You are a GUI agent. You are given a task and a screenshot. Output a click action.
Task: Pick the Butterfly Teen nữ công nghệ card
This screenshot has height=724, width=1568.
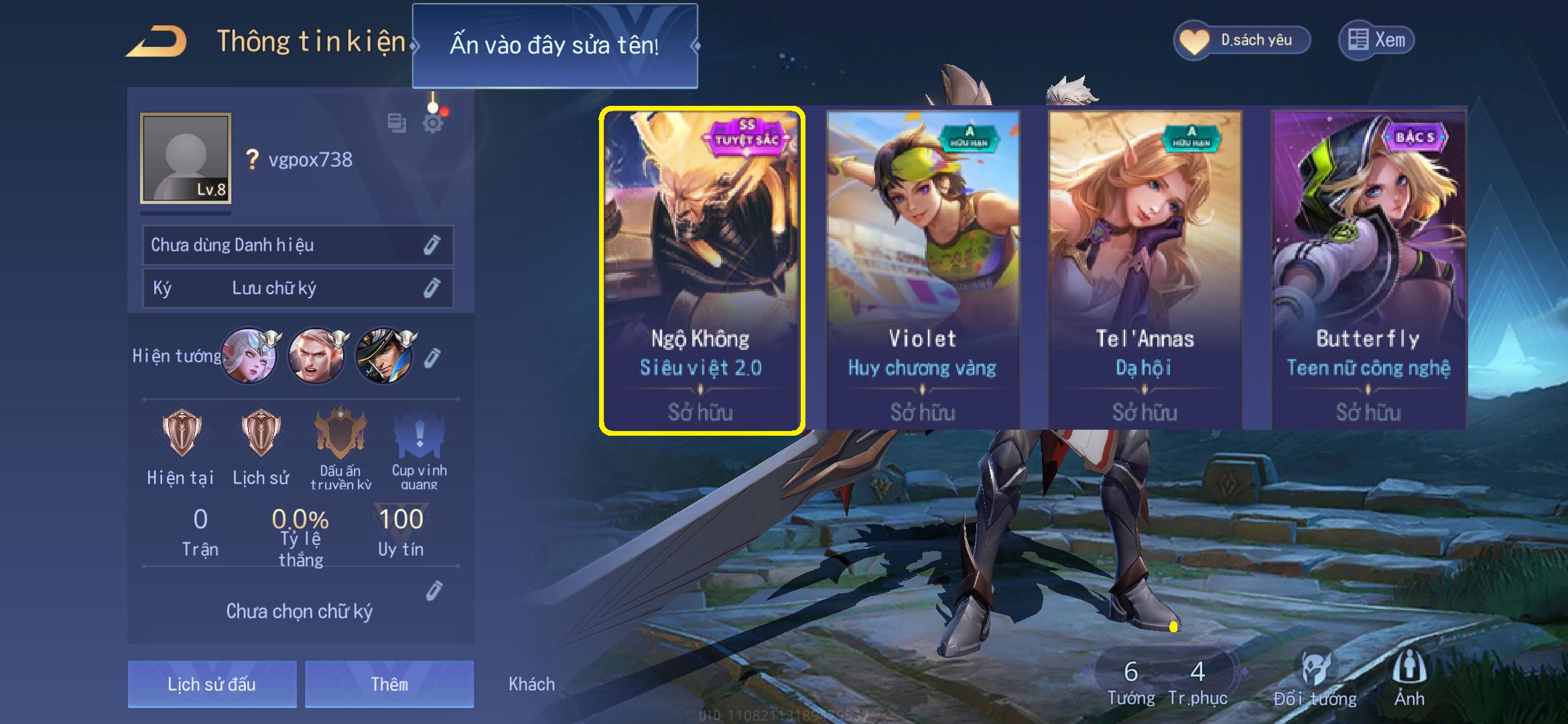coord(1368,271)
